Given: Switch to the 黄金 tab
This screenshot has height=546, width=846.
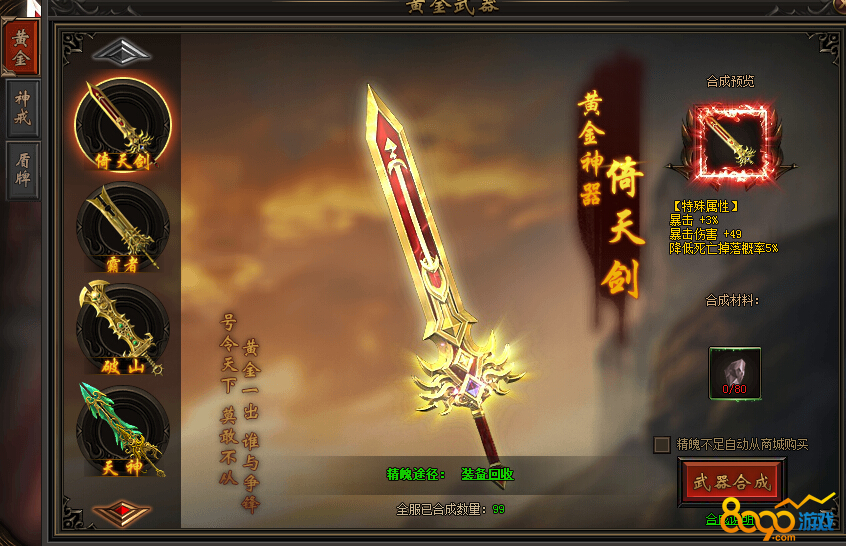Looking at the screenshot, I should point(22,46).
